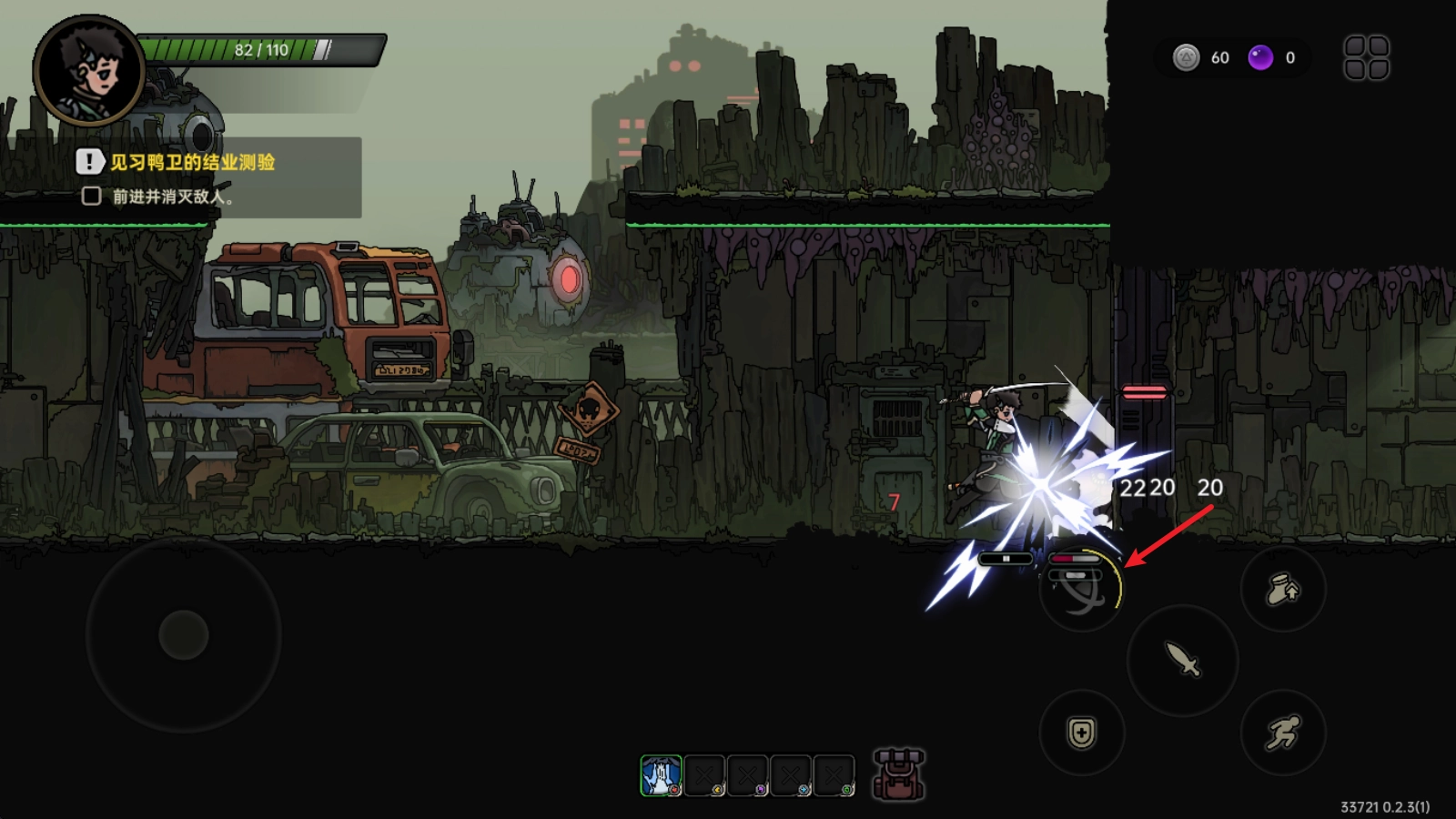Tap the purple orb currency icon

coord(1260,58)
